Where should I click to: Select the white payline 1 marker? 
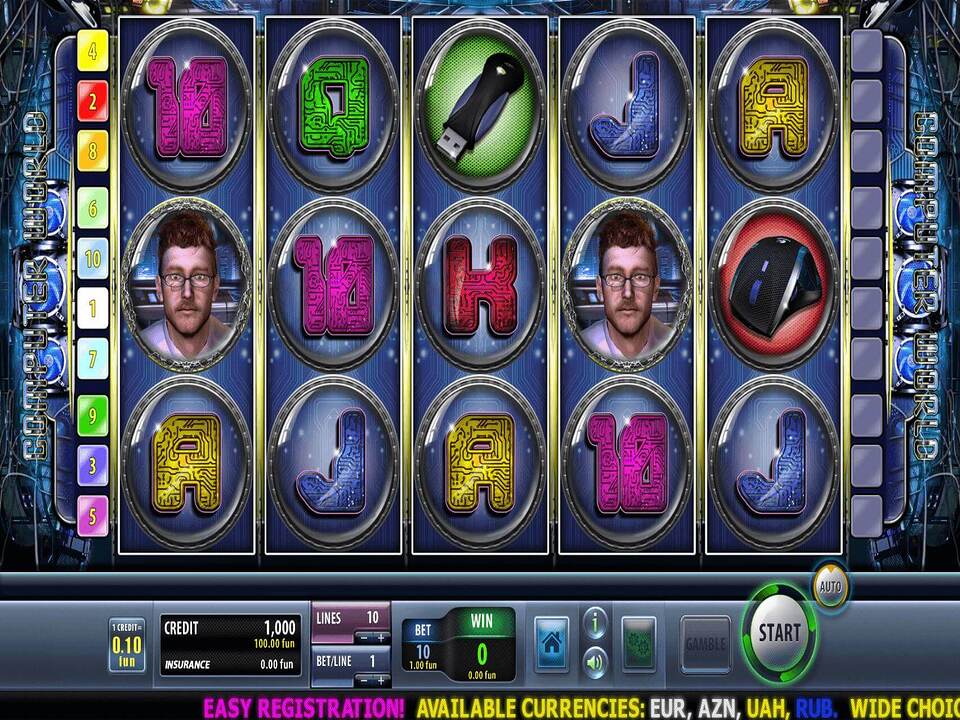[93, 309]
